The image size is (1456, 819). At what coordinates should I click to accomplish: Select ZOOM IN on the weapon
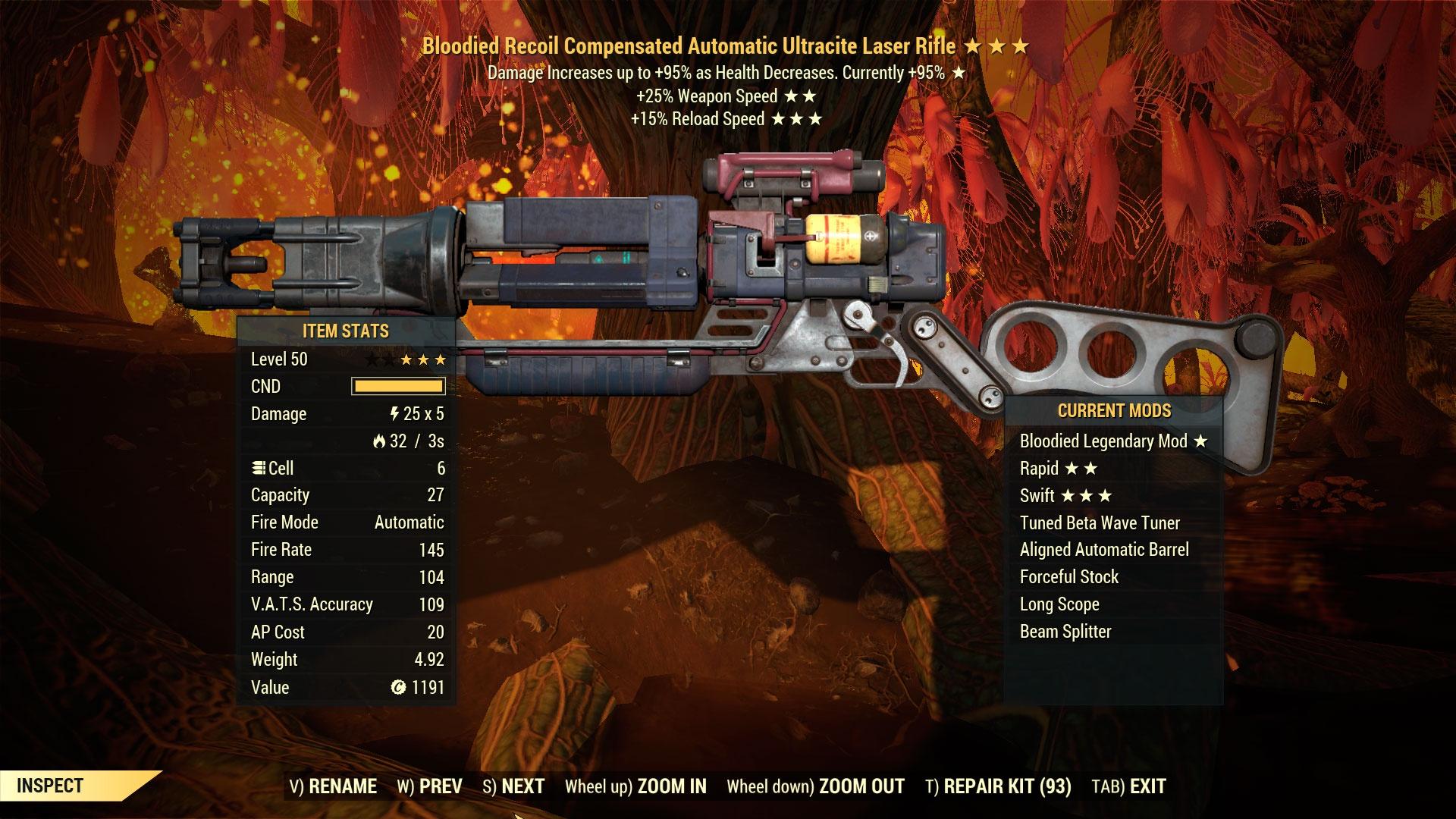point(635,786)
